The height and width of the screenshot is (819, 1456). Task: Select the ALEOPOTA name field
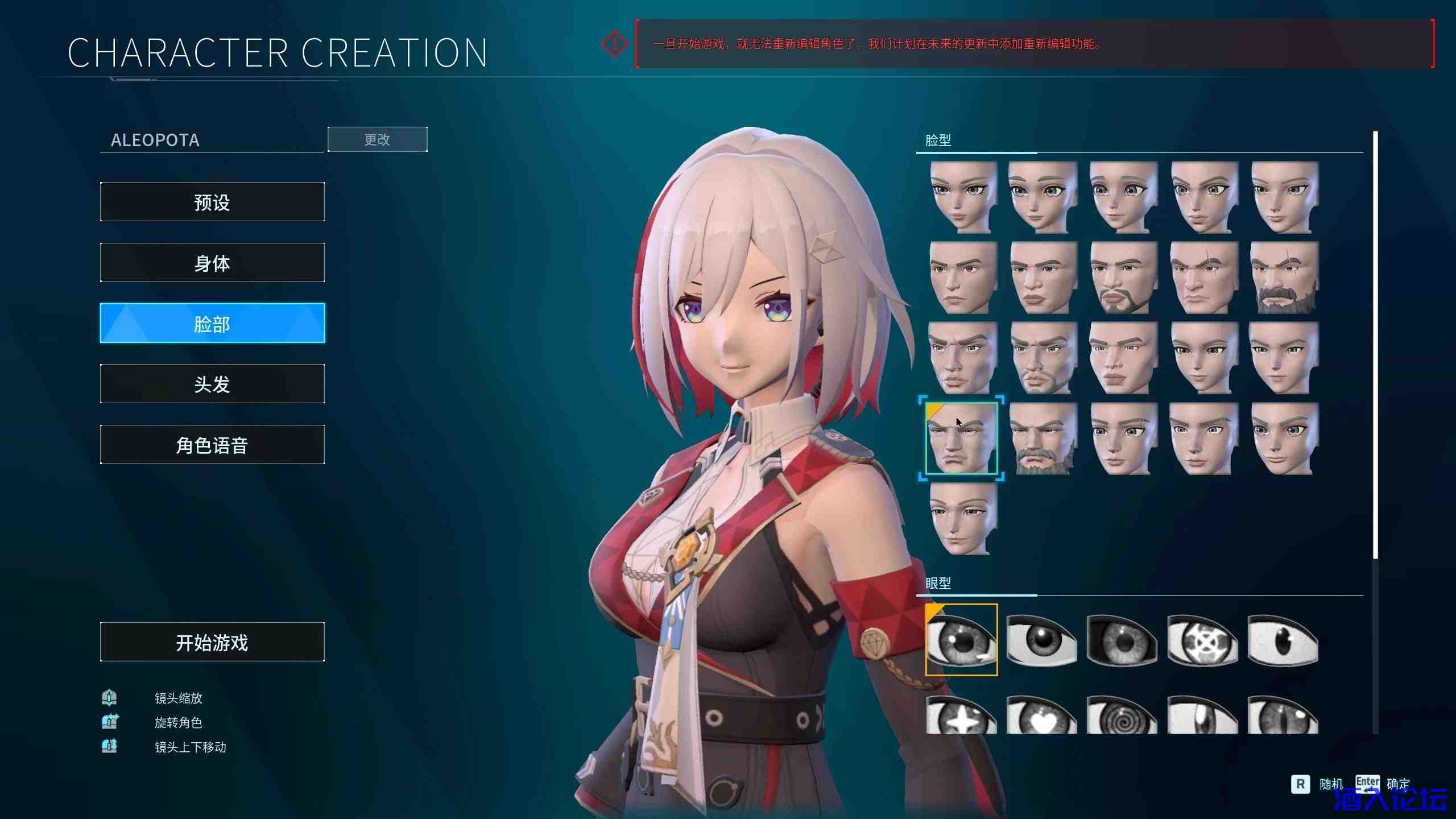212,140
